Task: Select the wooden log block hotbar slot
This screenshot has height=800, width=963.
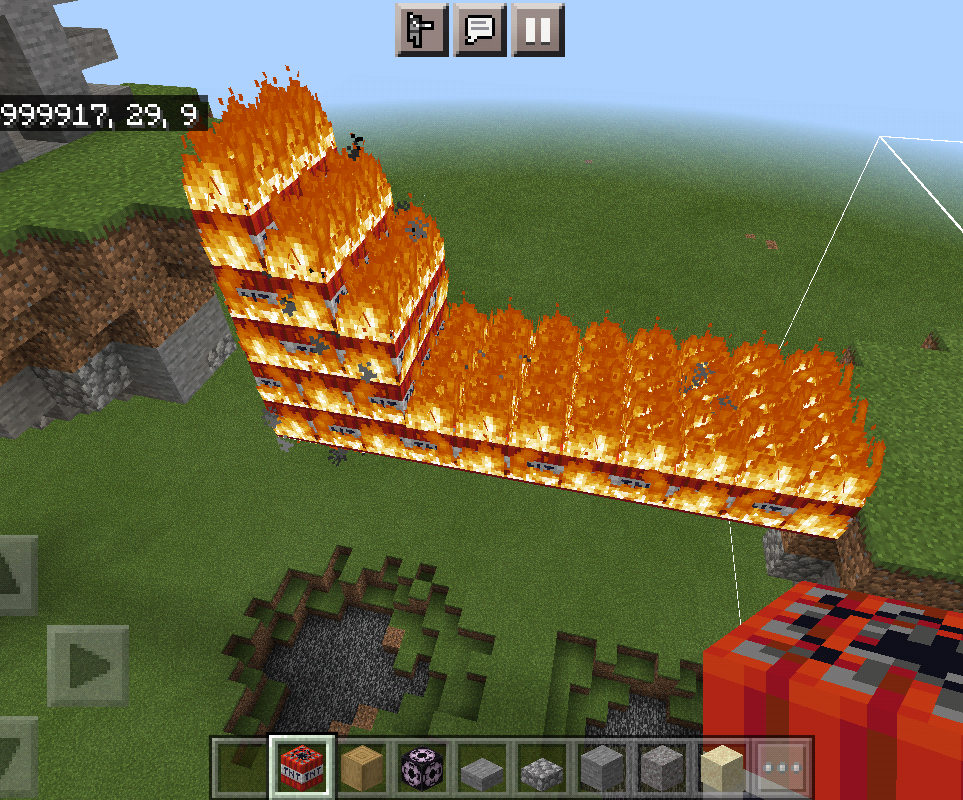Action: (x=362, y=768)
